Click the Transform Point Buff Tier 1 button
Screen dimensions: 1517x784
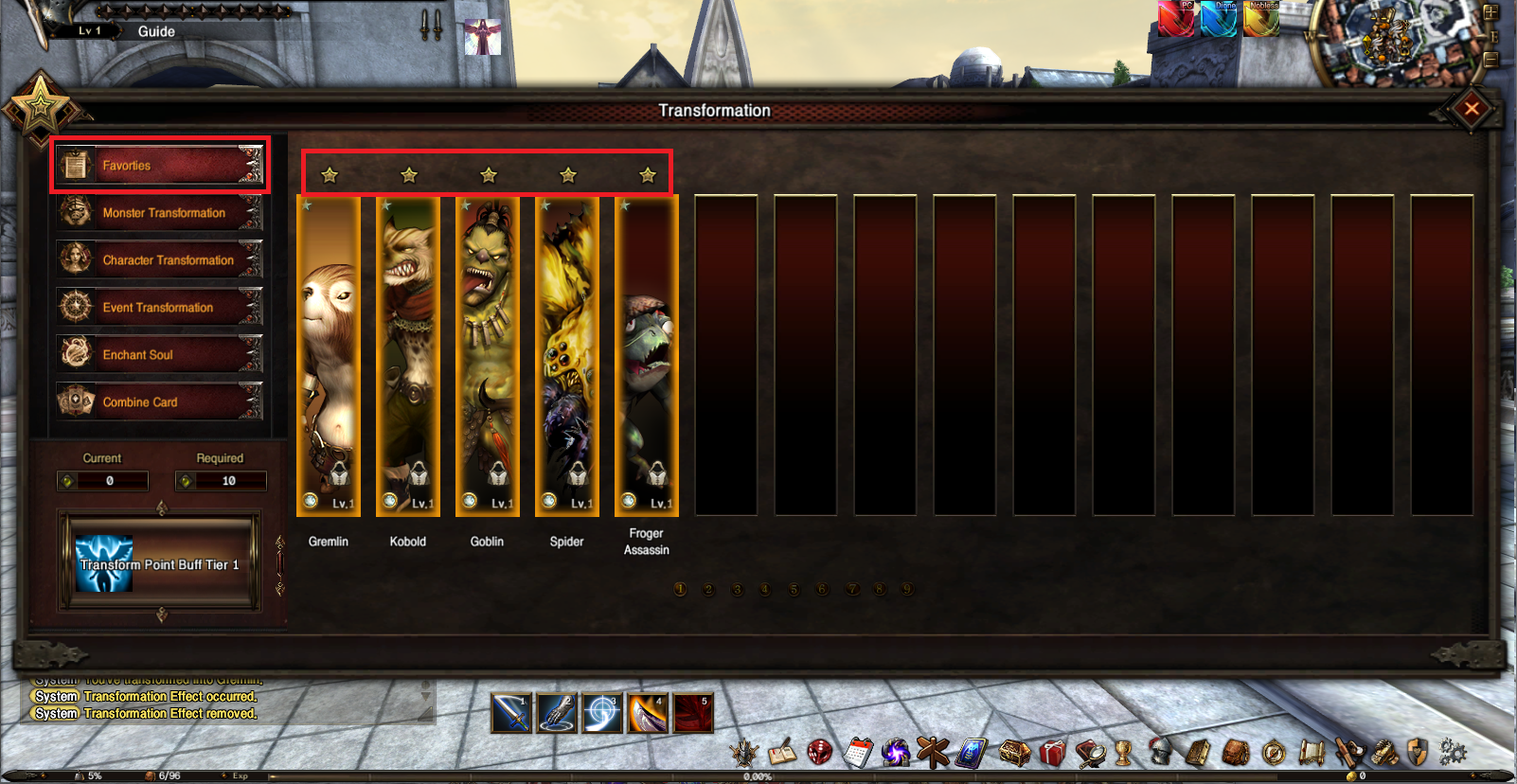tap(159, 563)
